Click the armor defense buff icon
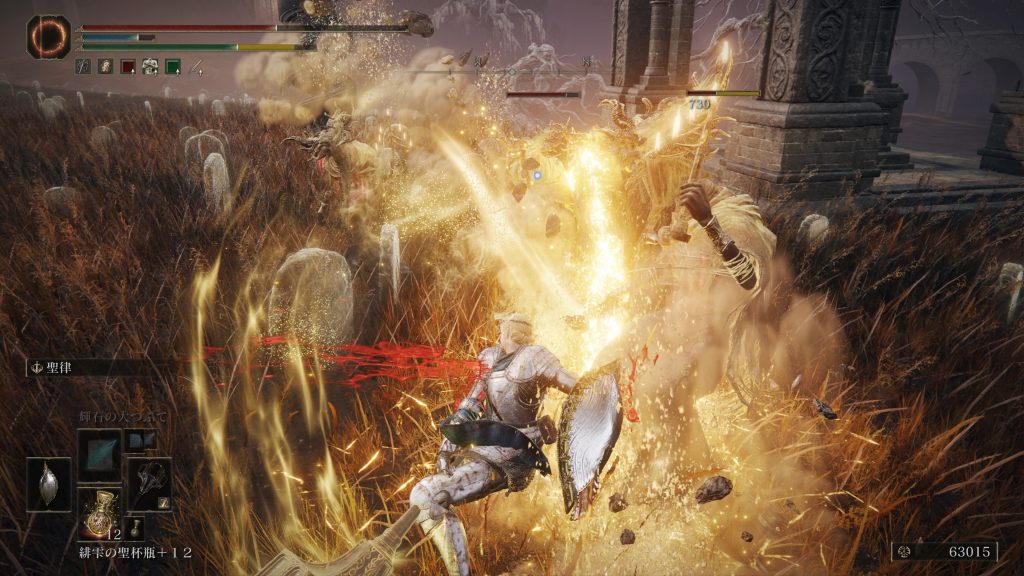Screen dimensions: 1024x576 click(x=150, y=67)
